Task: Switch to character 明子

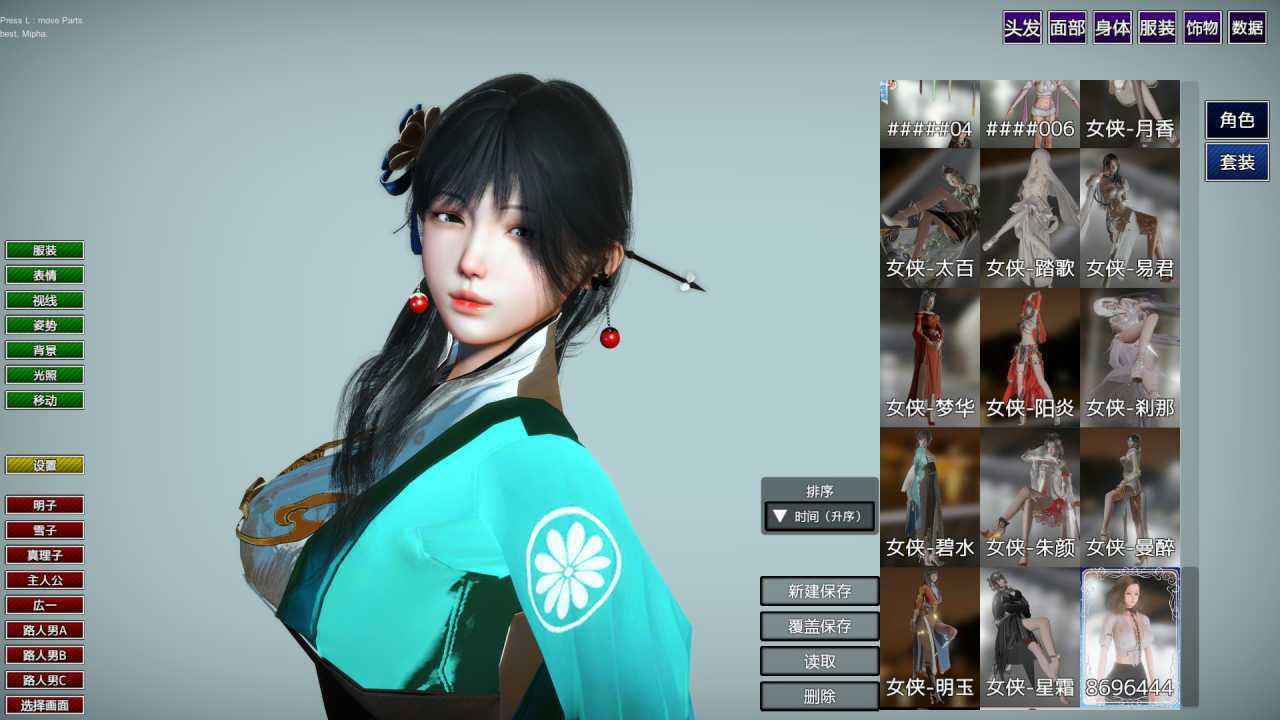Action: 44,505
